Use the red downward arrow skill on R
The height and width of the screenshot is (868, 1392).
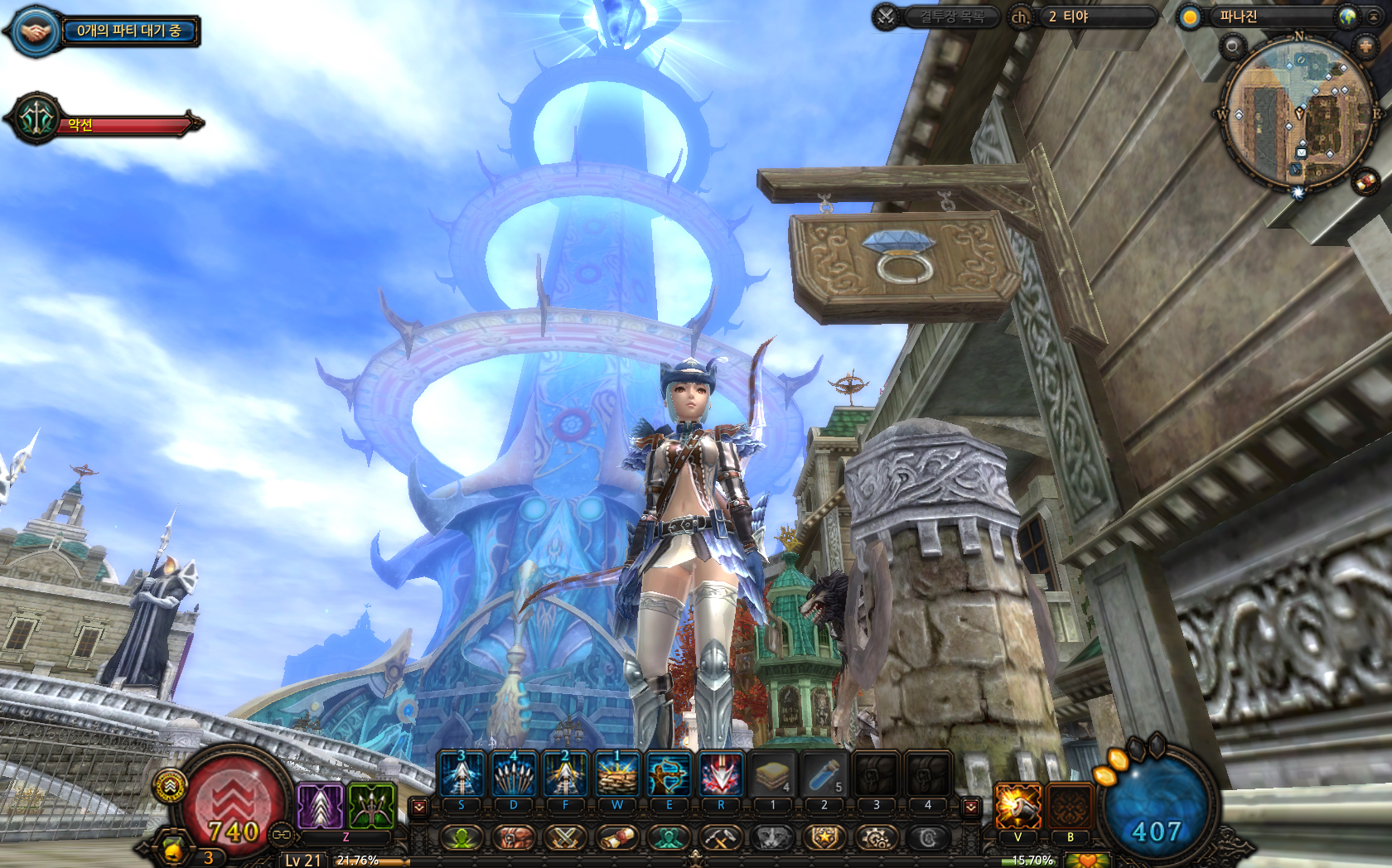click(x=721, y=775)
